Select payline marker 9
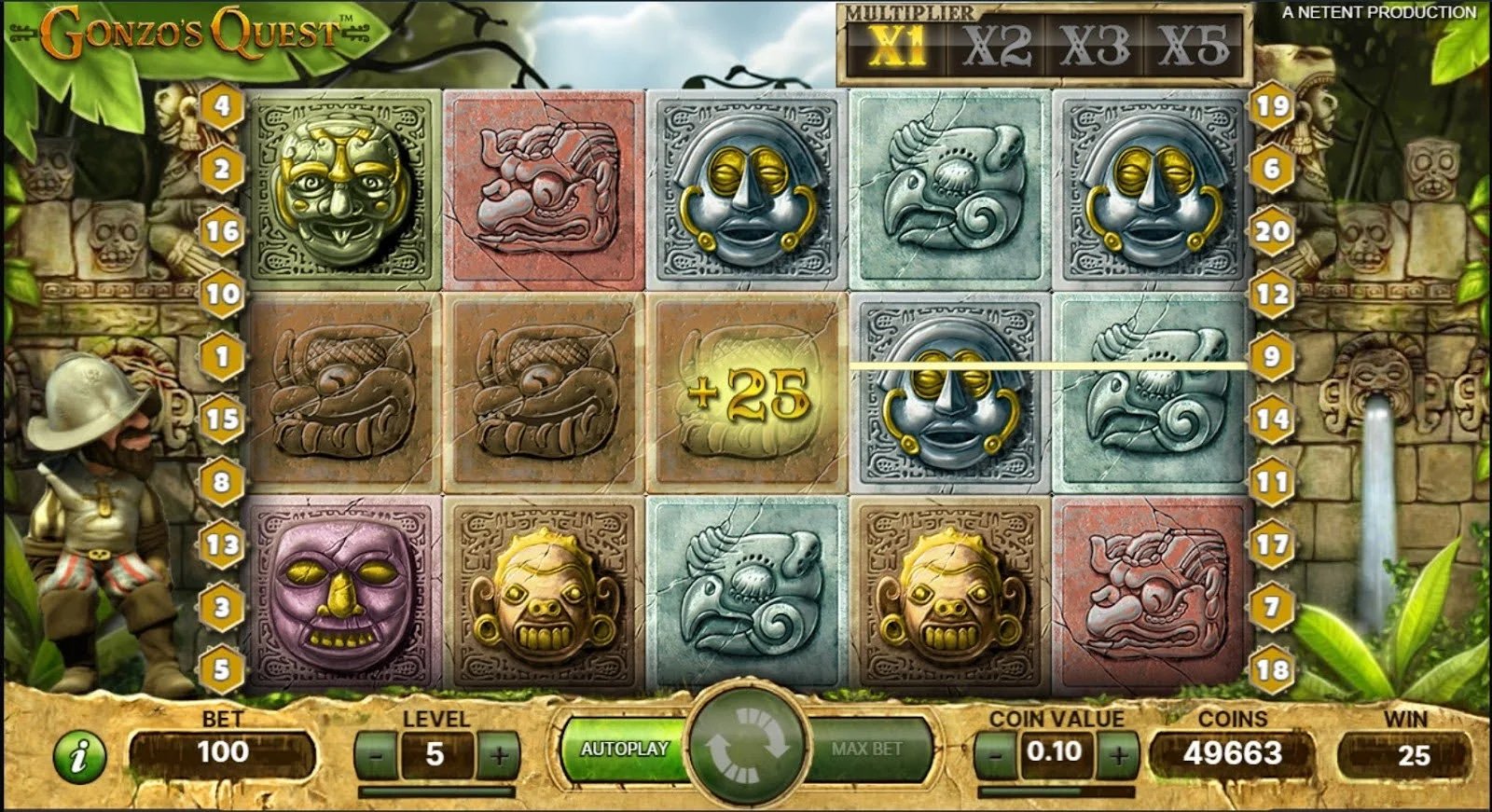Viewport: 1492px width, 812px height. (x=1272, y=356)
